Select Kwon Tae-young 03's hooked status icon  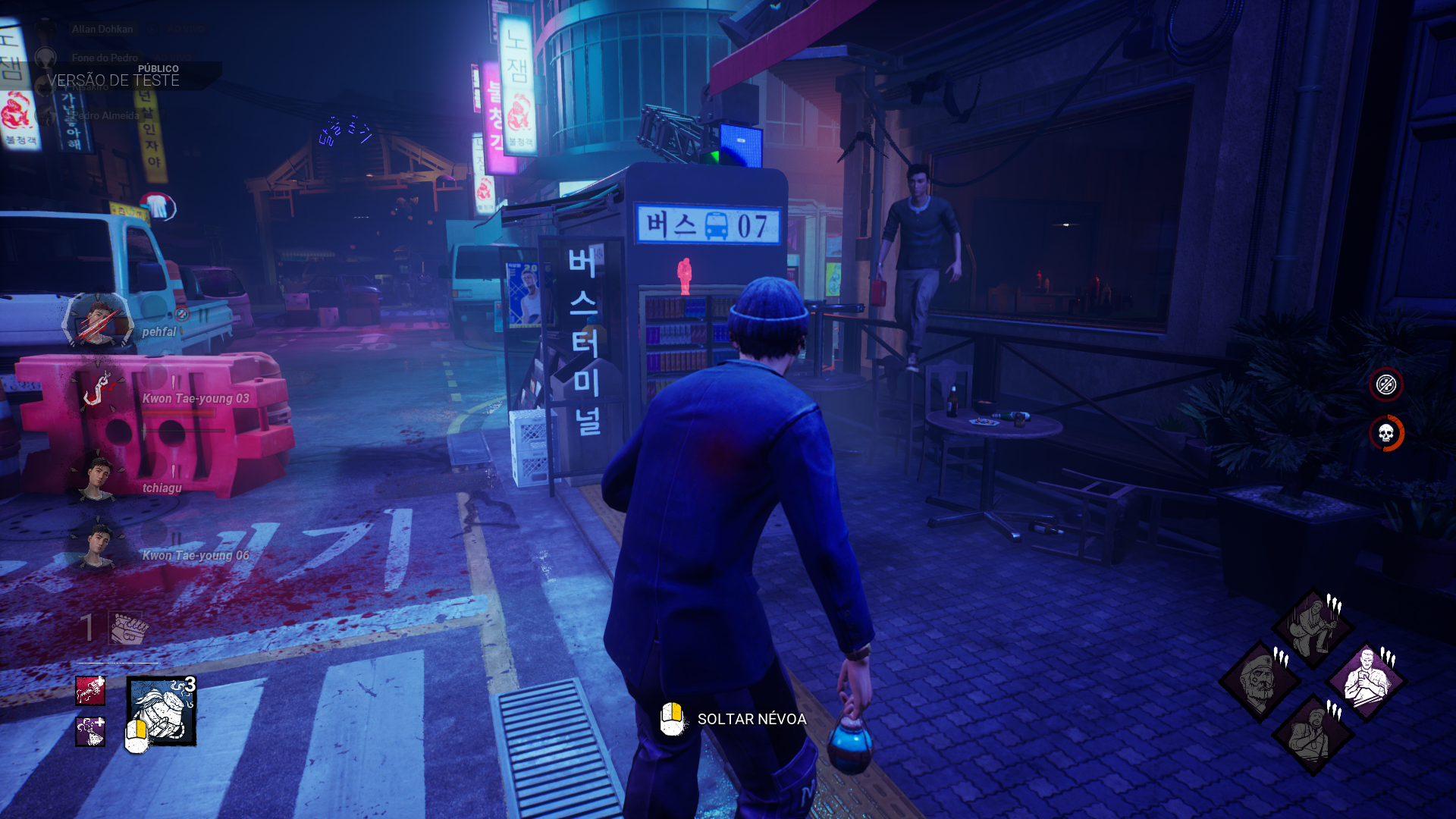99,390
